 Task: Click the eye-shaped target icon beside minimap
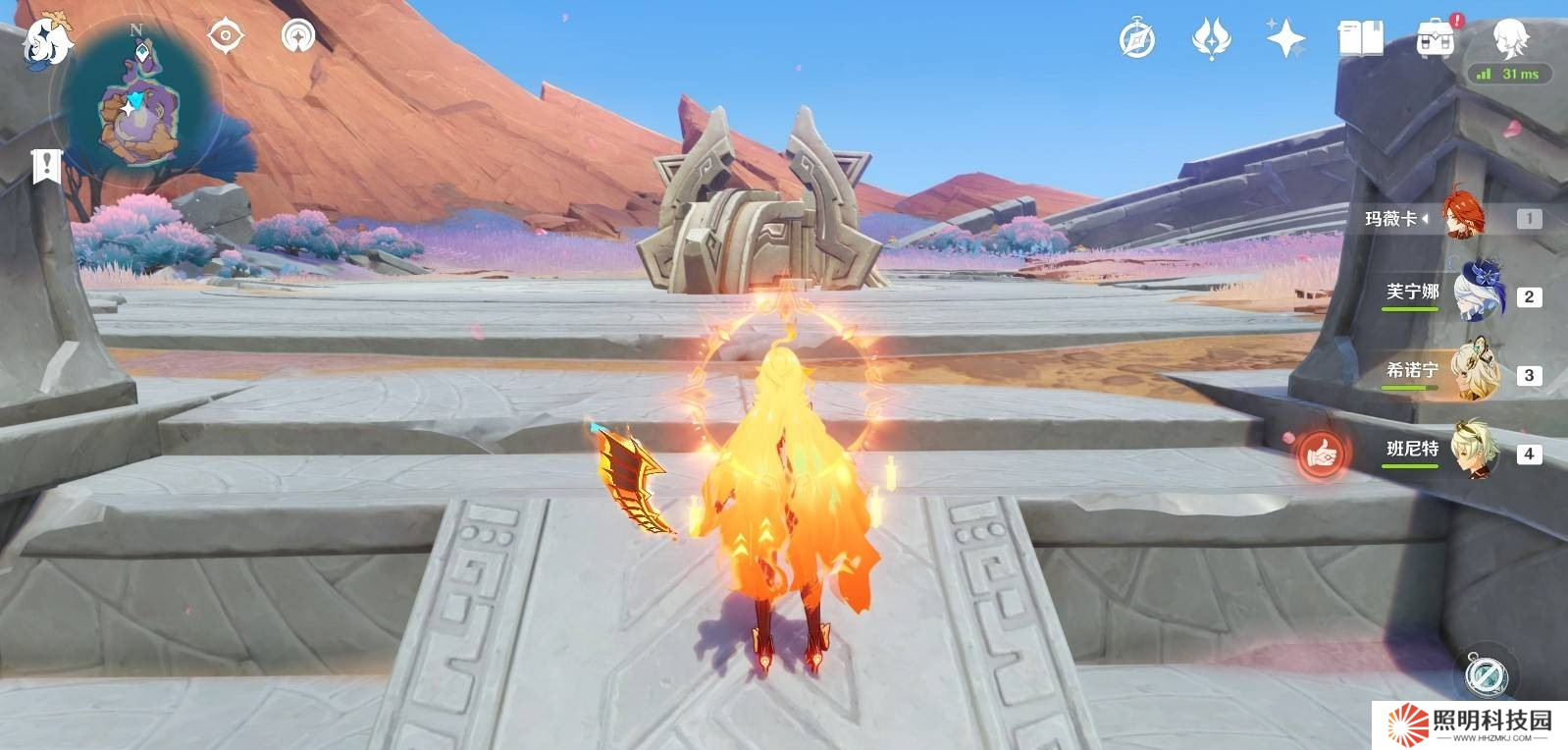click(225, 37)
